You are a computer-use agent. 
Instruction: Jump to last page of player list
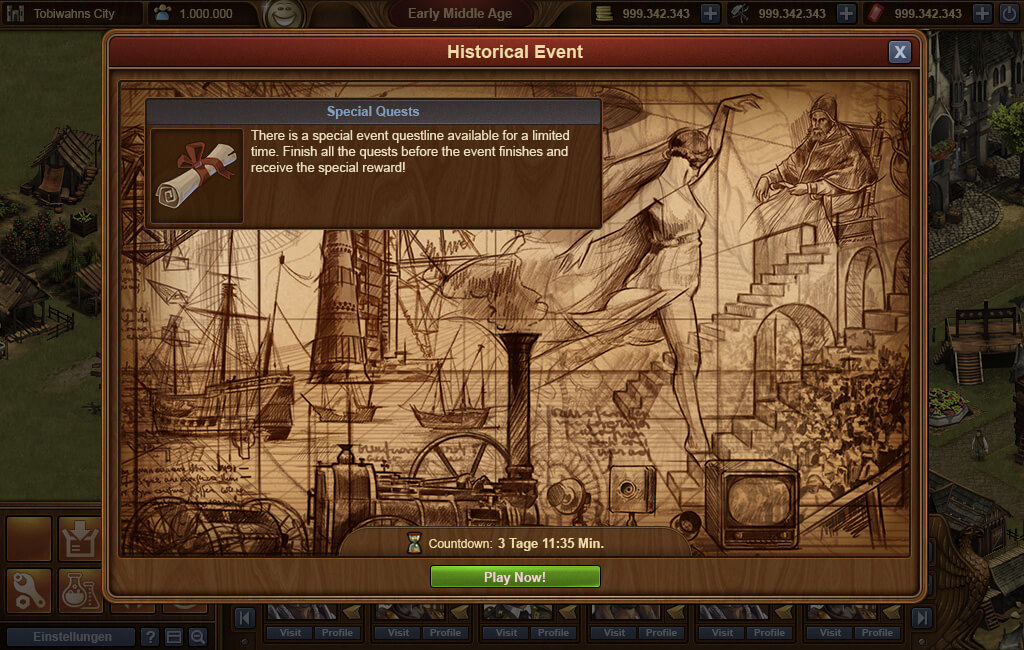pos(921,618)
